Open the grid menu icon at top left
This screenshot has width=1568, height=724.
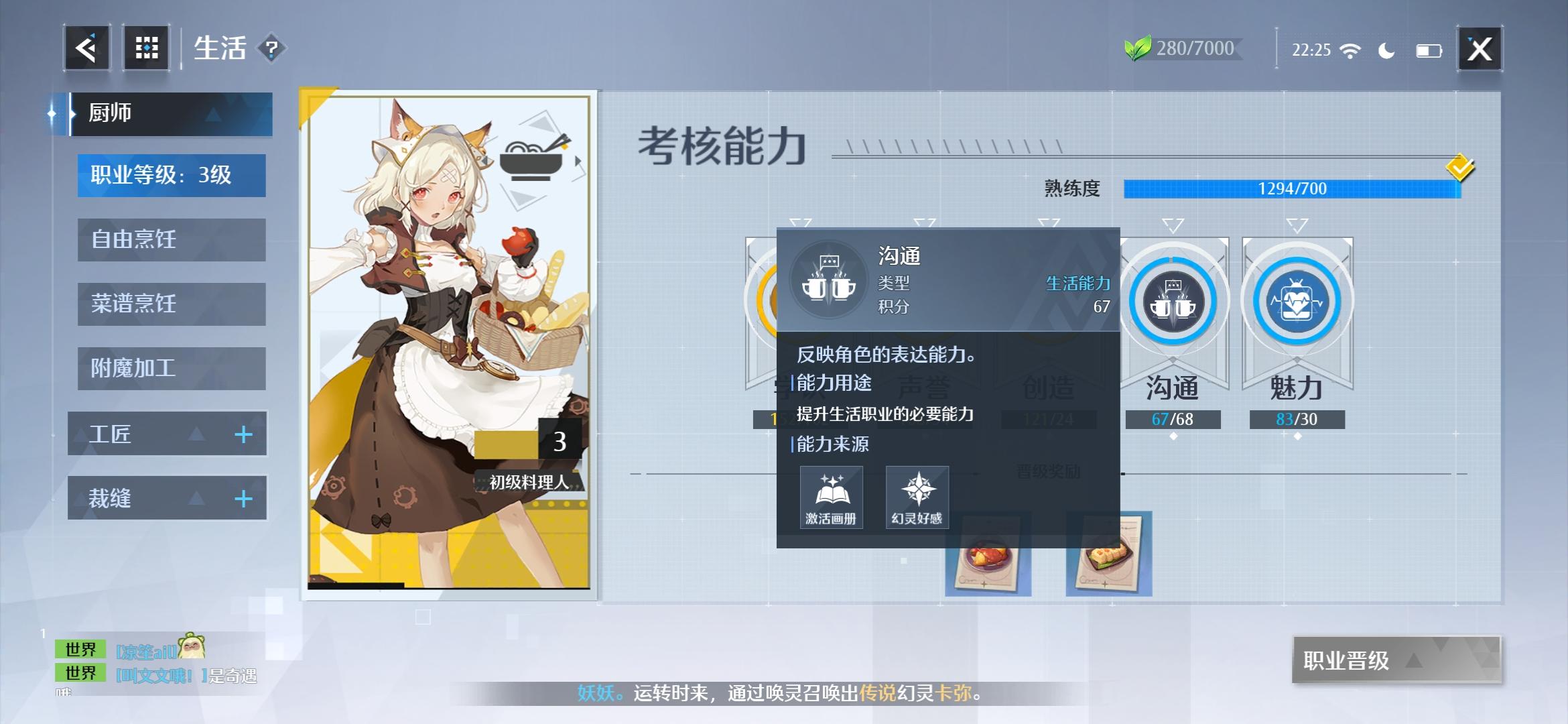pyautogui.click(x=146, y=47)
